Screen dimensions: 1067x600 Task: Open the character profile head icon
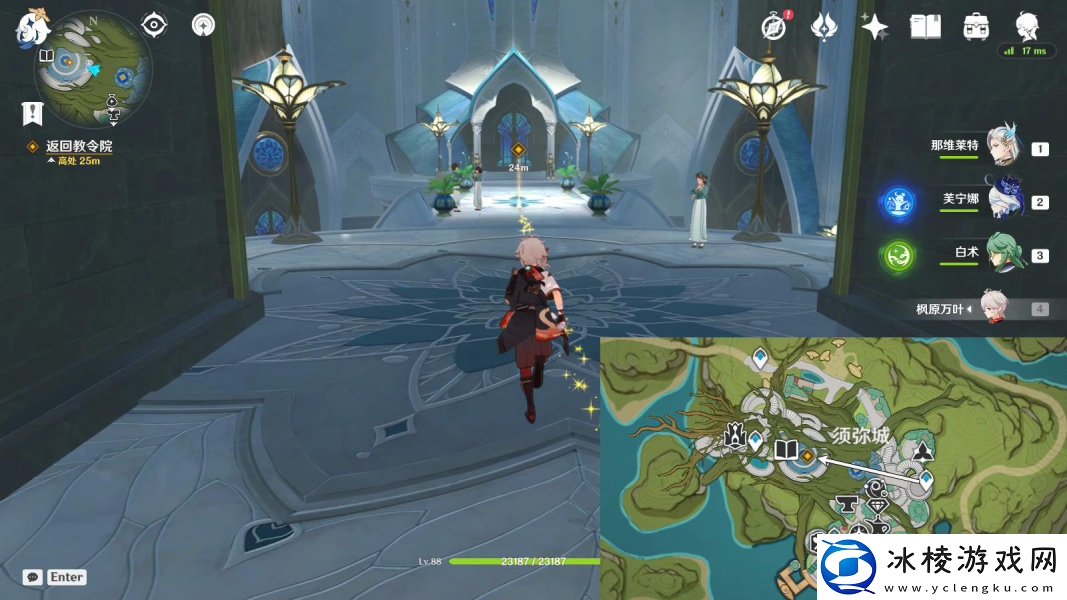[1027, 25]
